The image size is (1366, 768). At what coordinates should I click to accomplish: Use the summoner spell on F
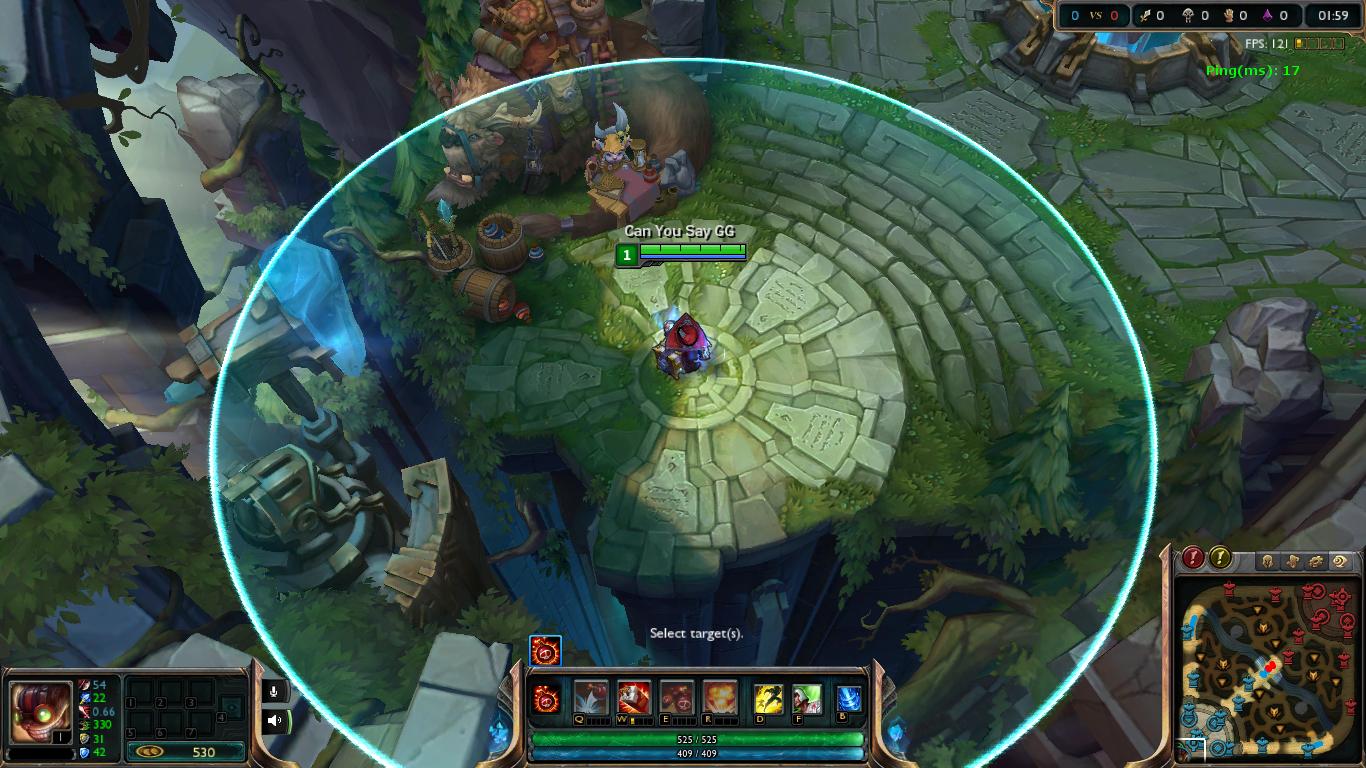[x=807, y=698]
